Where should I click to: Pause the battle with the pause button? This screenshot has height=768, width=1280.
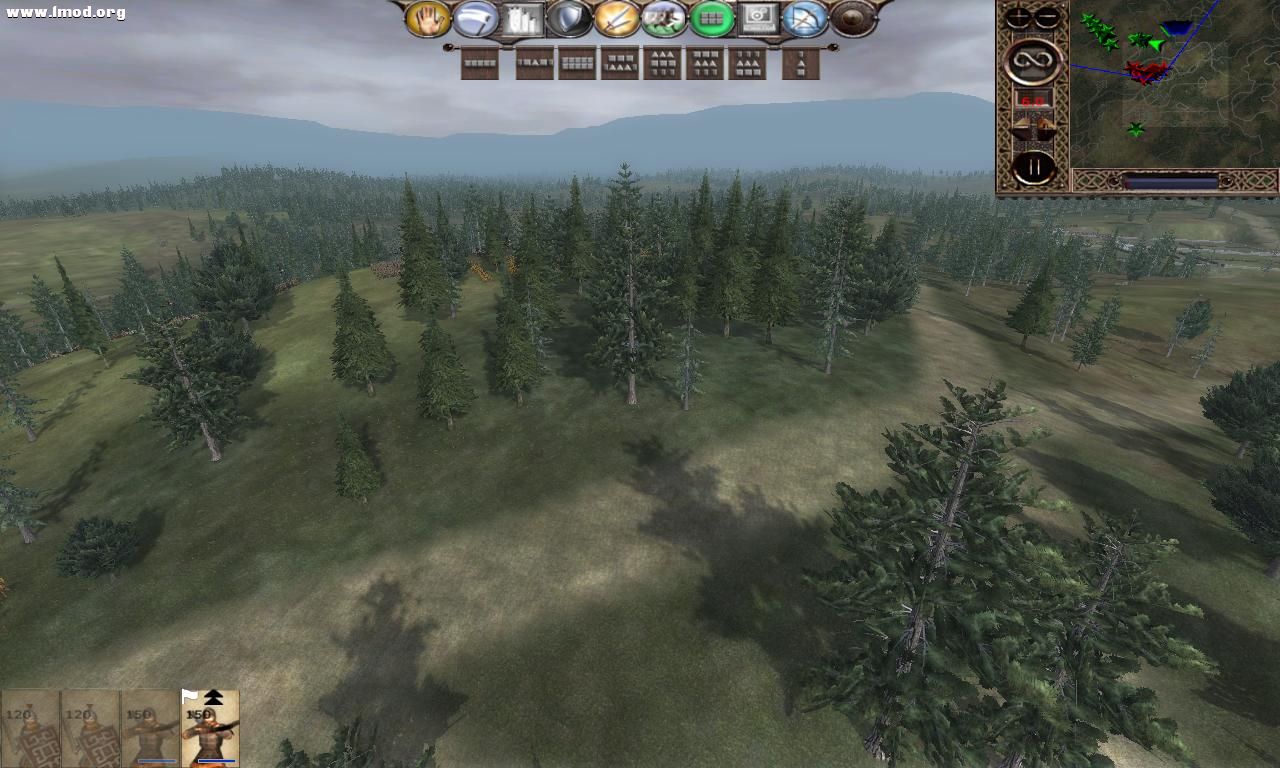tap(1033, 165)
